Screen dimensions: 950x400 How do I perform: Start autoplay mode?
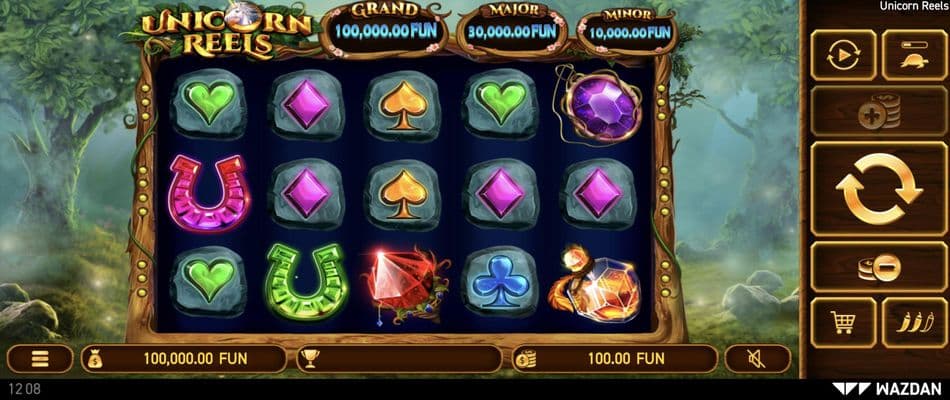843,55
